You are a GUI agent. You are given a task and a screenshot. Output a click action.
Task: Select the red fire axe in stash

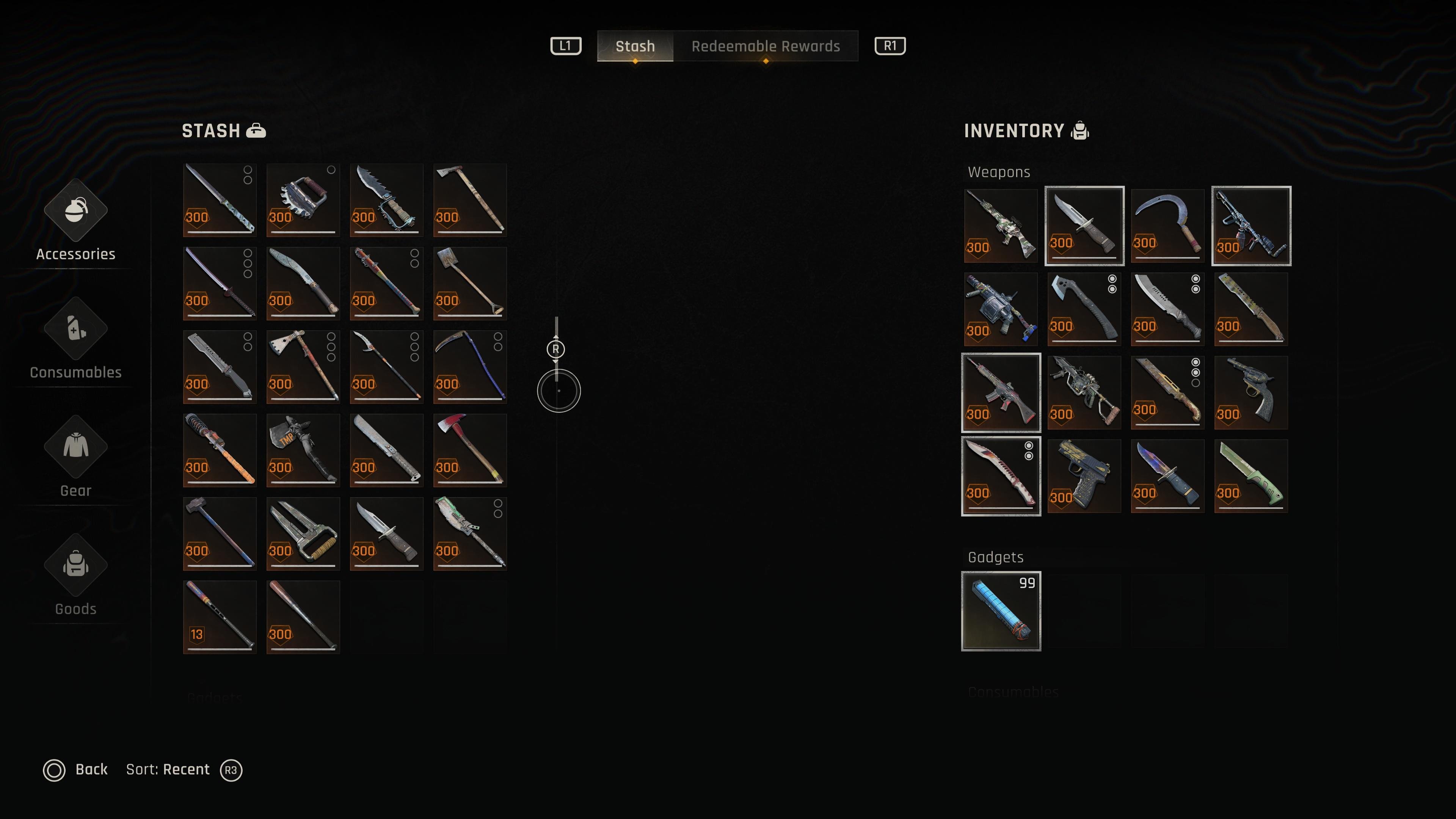coord(470,450)
